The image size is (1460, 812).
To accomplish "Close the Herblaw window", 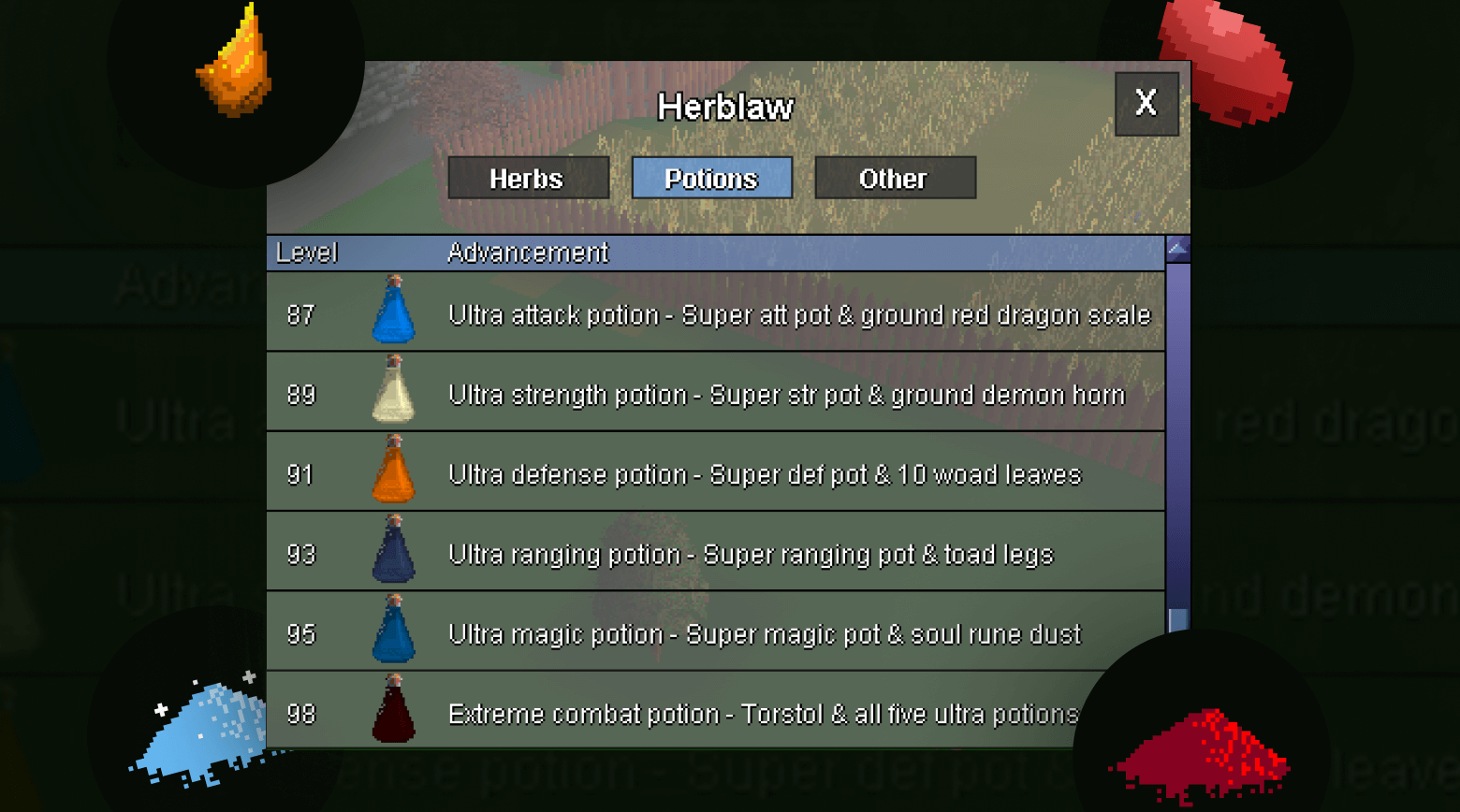I will coord(1146,104).
